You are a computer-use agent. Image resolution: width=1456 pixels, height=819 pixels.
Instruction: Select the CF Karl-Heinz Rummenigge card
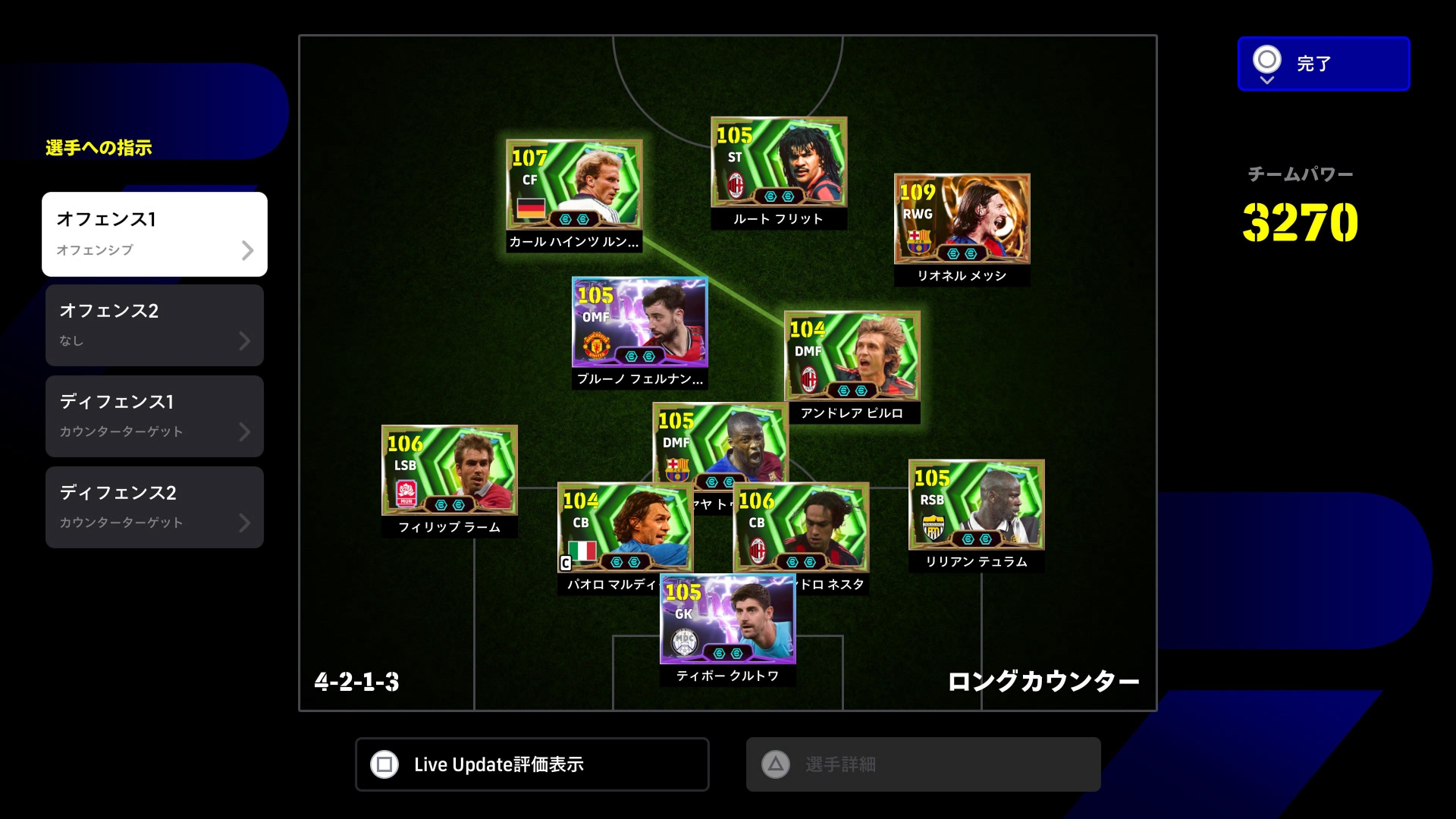coord(574,184)
